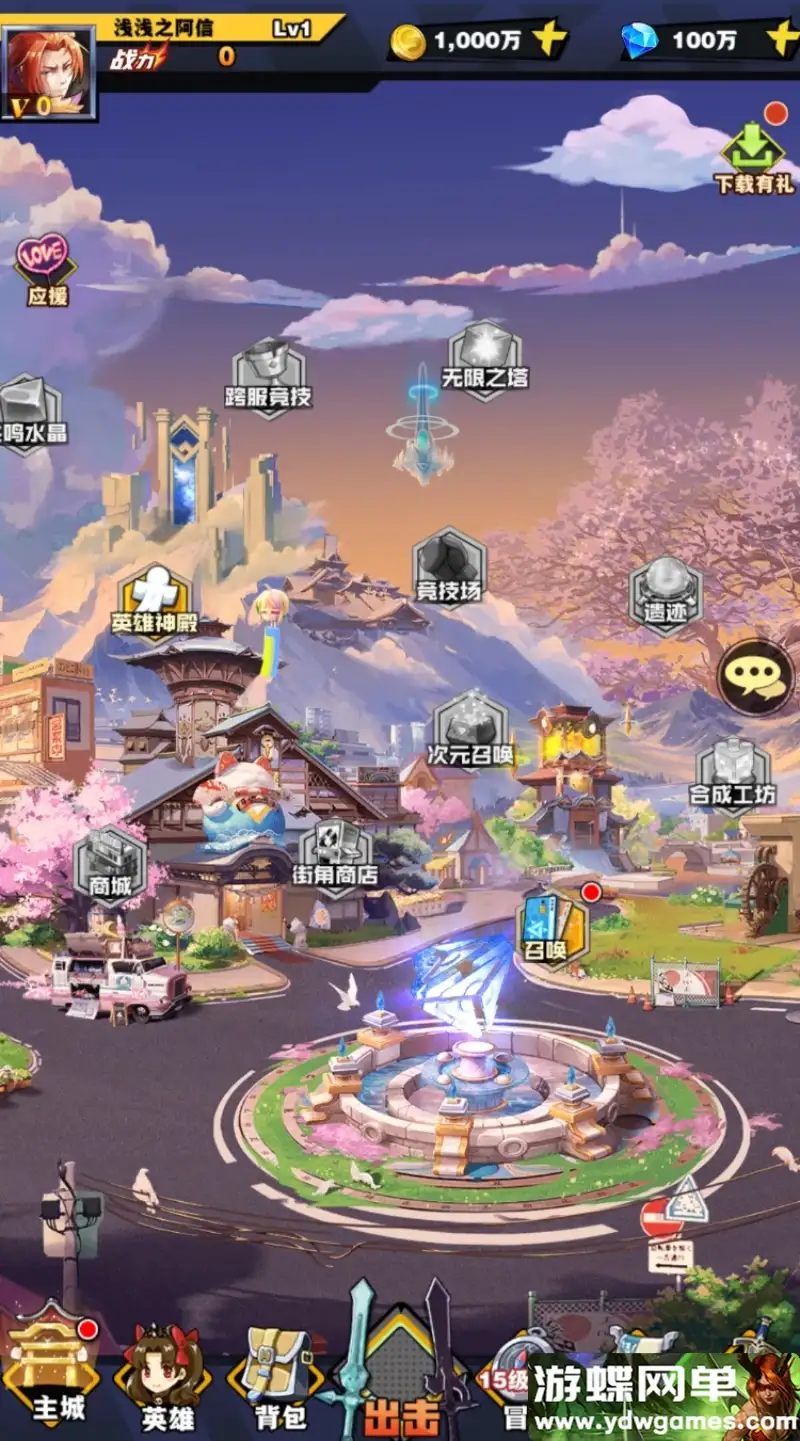This screenshot has width=800, height=1441.
Task: Add more gold coins with the plus button
Action: pyautogui.click(x=549, y=40)
